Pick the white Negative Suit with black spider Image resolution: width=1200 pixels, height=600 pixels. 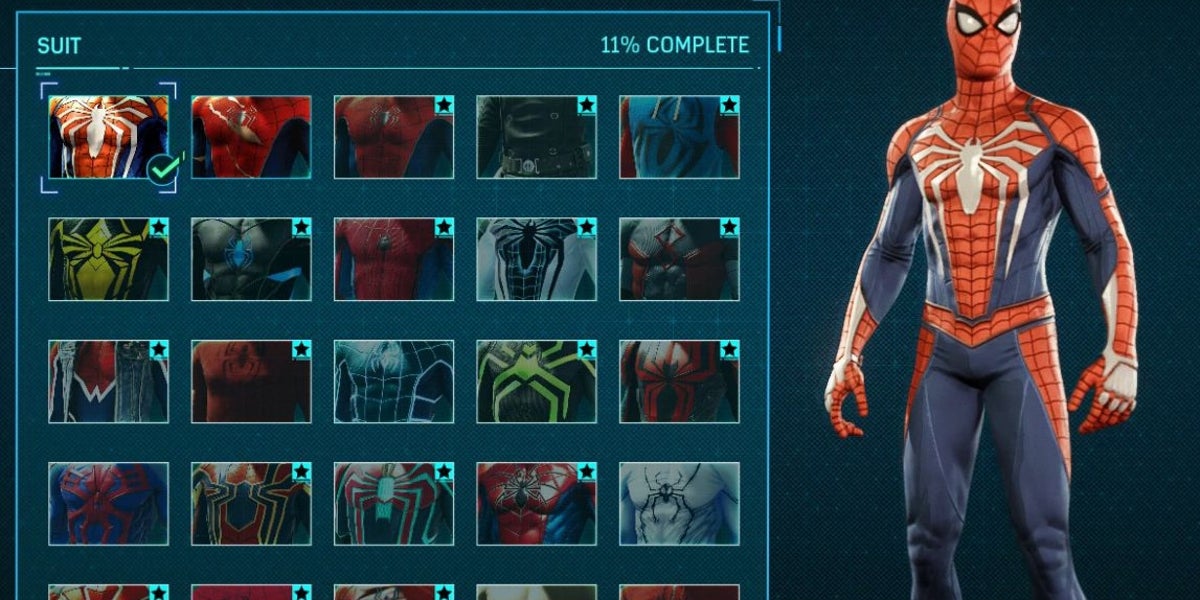click(536, 259)
